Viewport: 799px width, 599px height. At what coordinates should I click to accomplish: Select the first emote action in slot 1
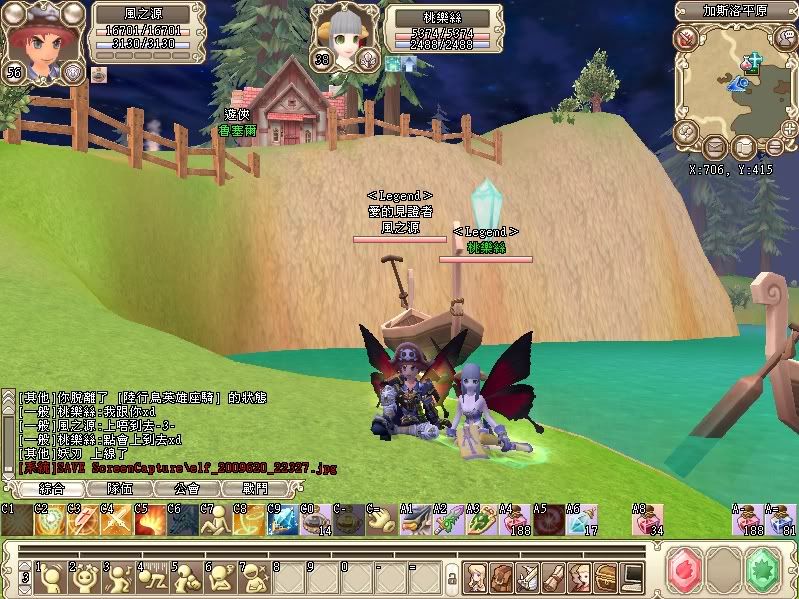coord(48,577)
